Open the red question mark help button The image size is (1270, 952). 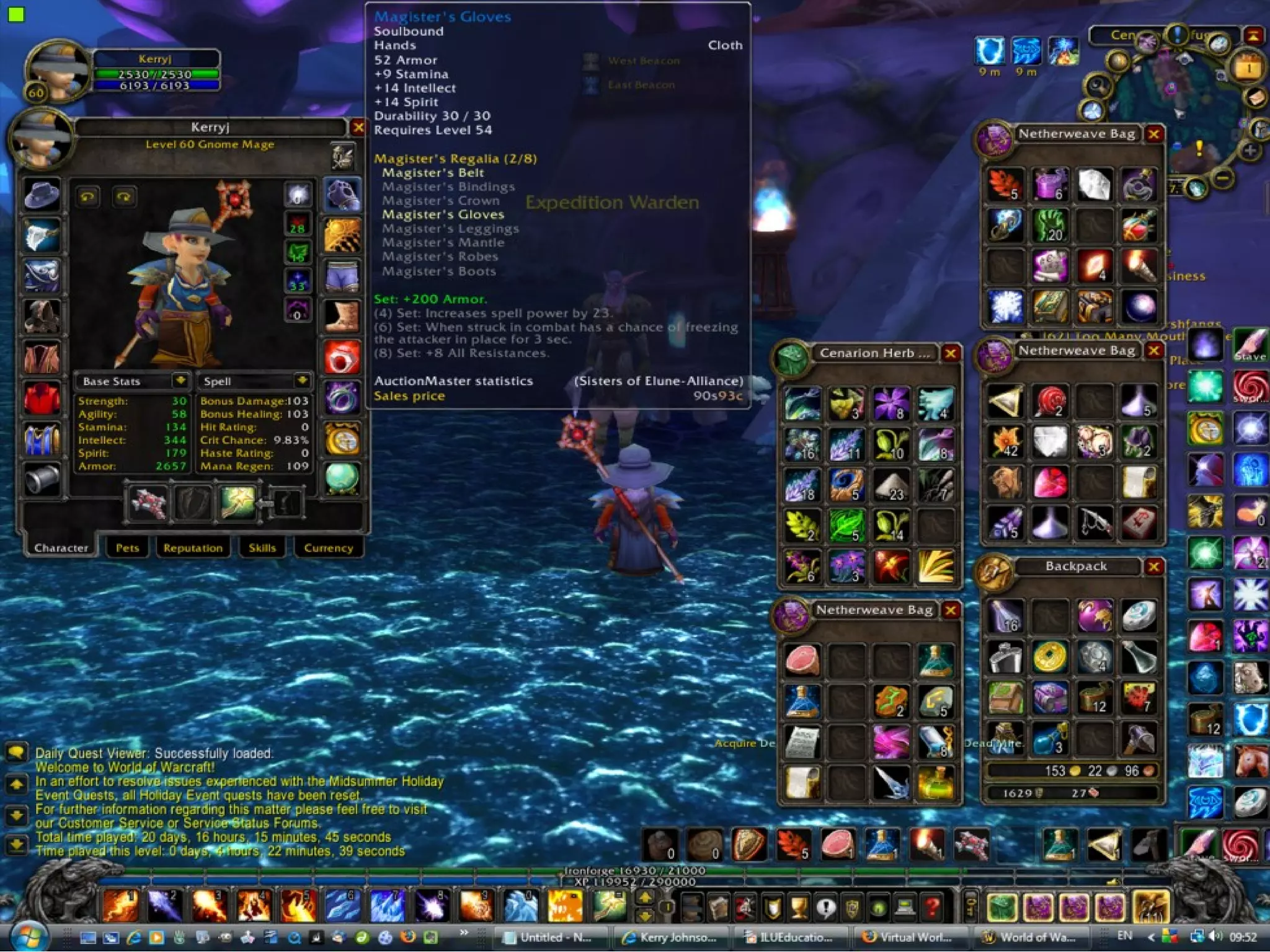coord(931,907)
